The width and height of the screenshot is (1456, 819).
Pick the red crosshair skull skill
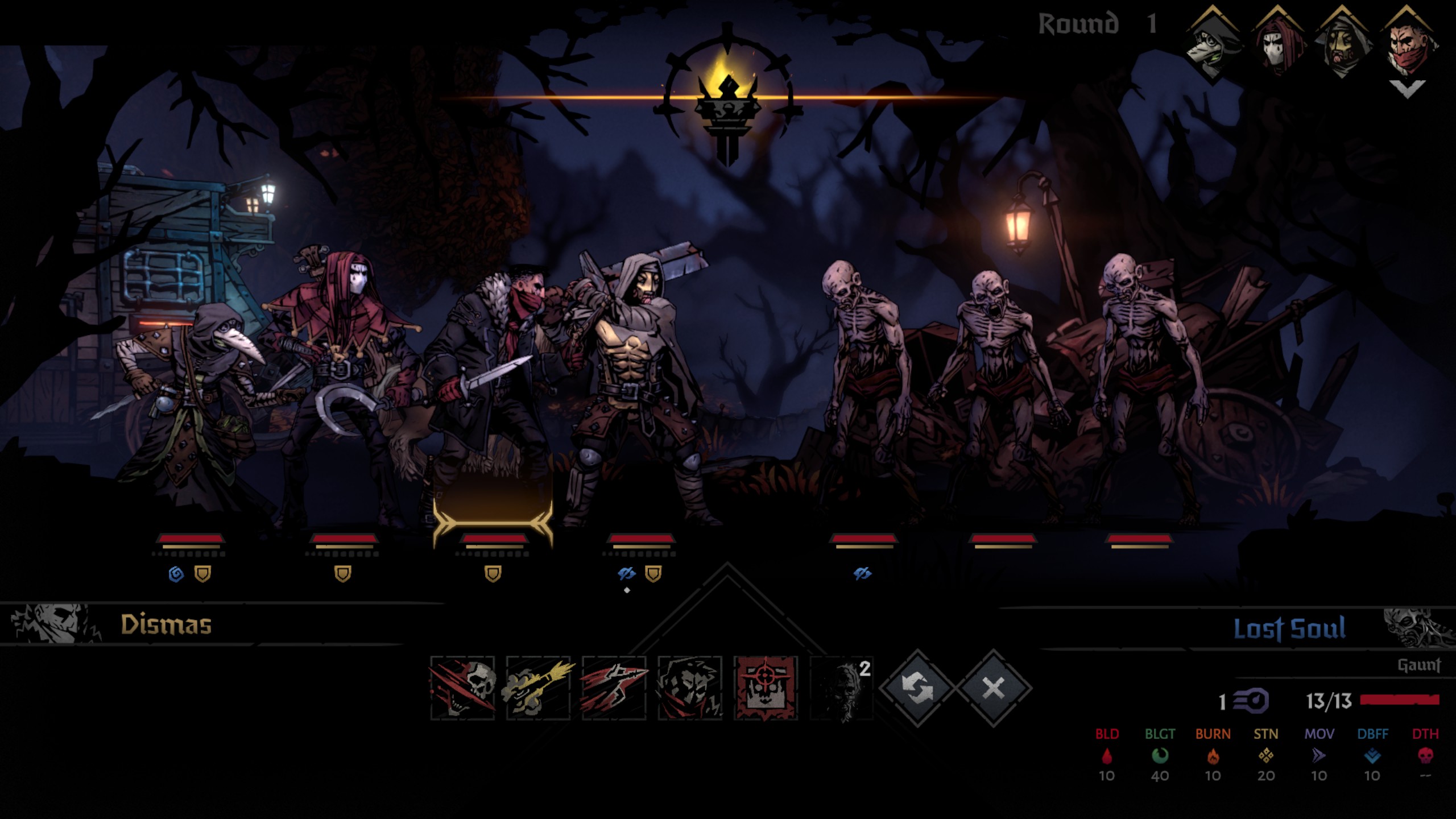click(766, 688)
